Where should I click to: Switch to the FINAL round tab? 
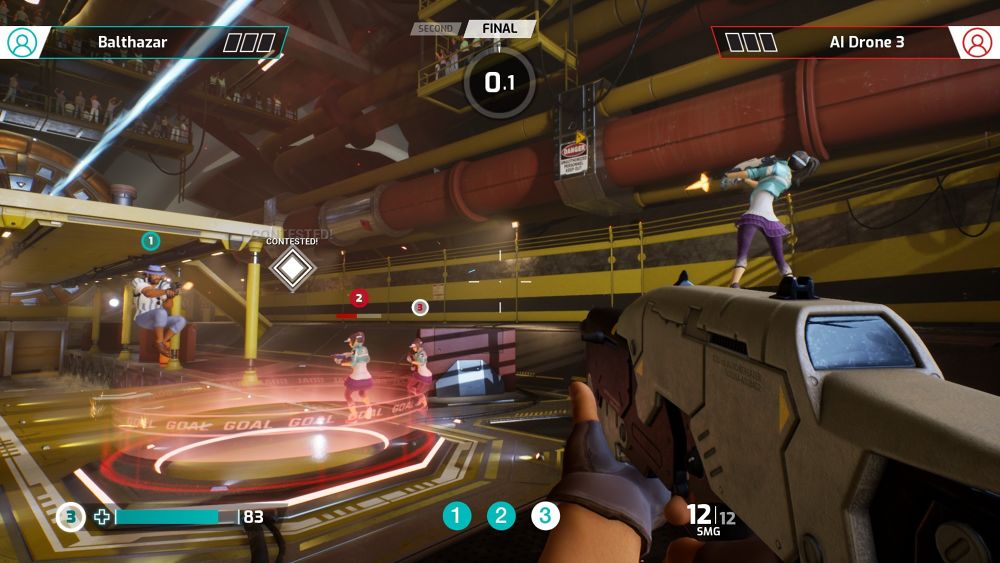pos(500,28)
